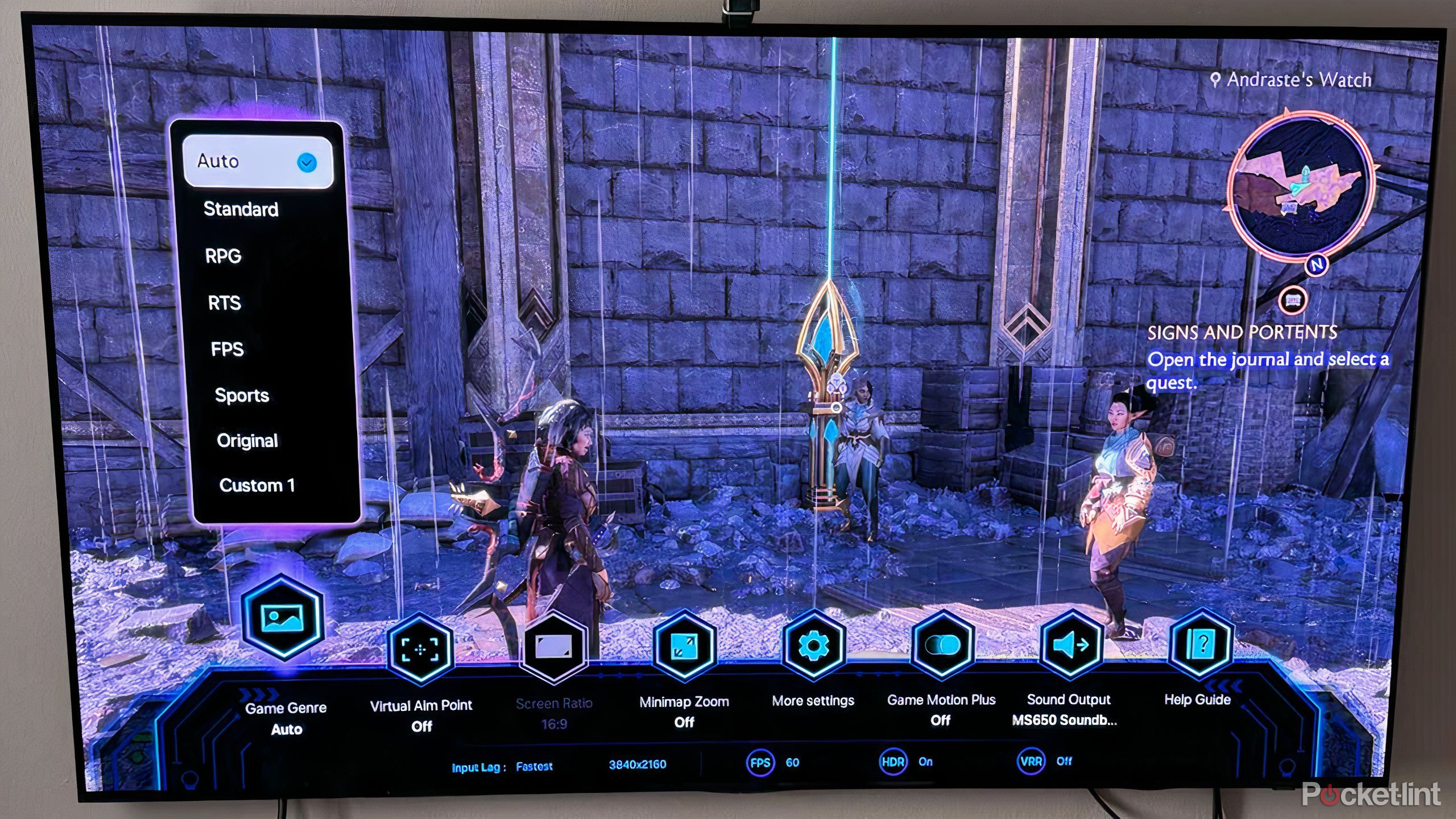Select RPG from the genre list
The height and width of the screenshot is (819, 1456).
coord(225,256)
